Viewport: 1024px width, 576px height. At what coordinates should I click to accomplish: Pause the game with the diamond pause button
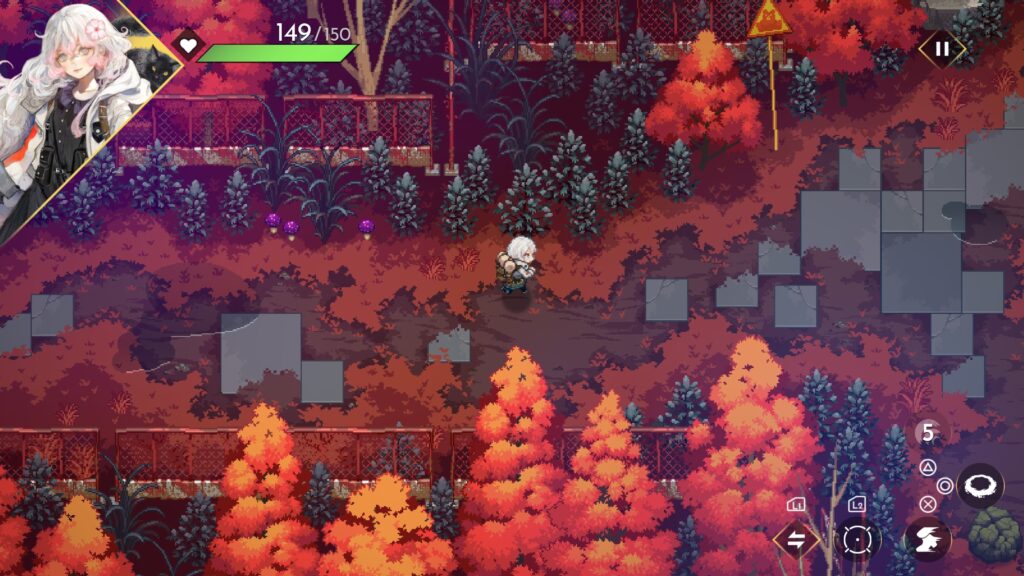(x=941, y=48)
